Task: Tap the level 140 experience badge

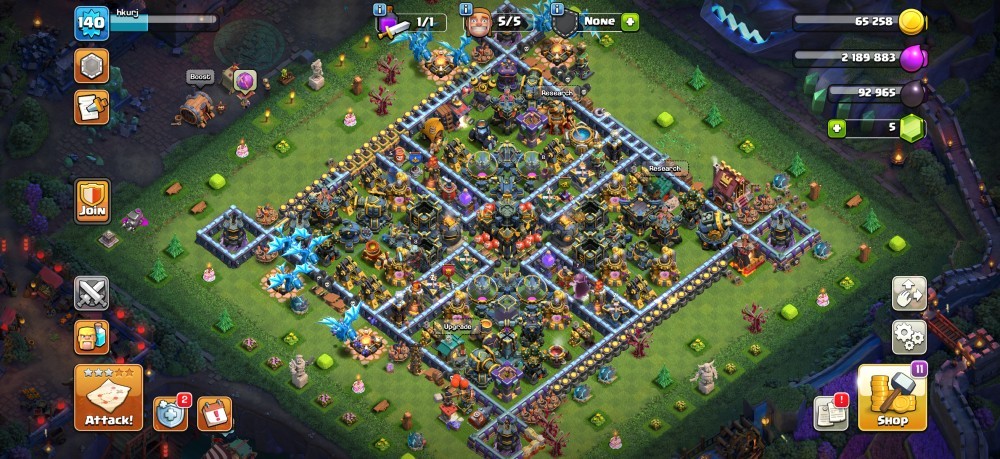Action: click(x=91, y=23)
